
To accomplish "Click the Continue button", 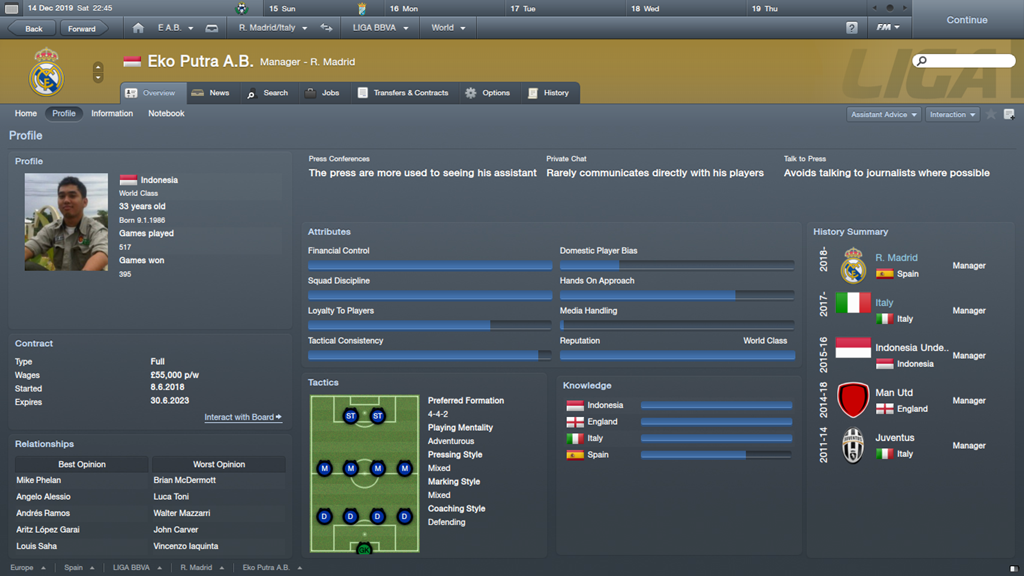I will 966,20.
